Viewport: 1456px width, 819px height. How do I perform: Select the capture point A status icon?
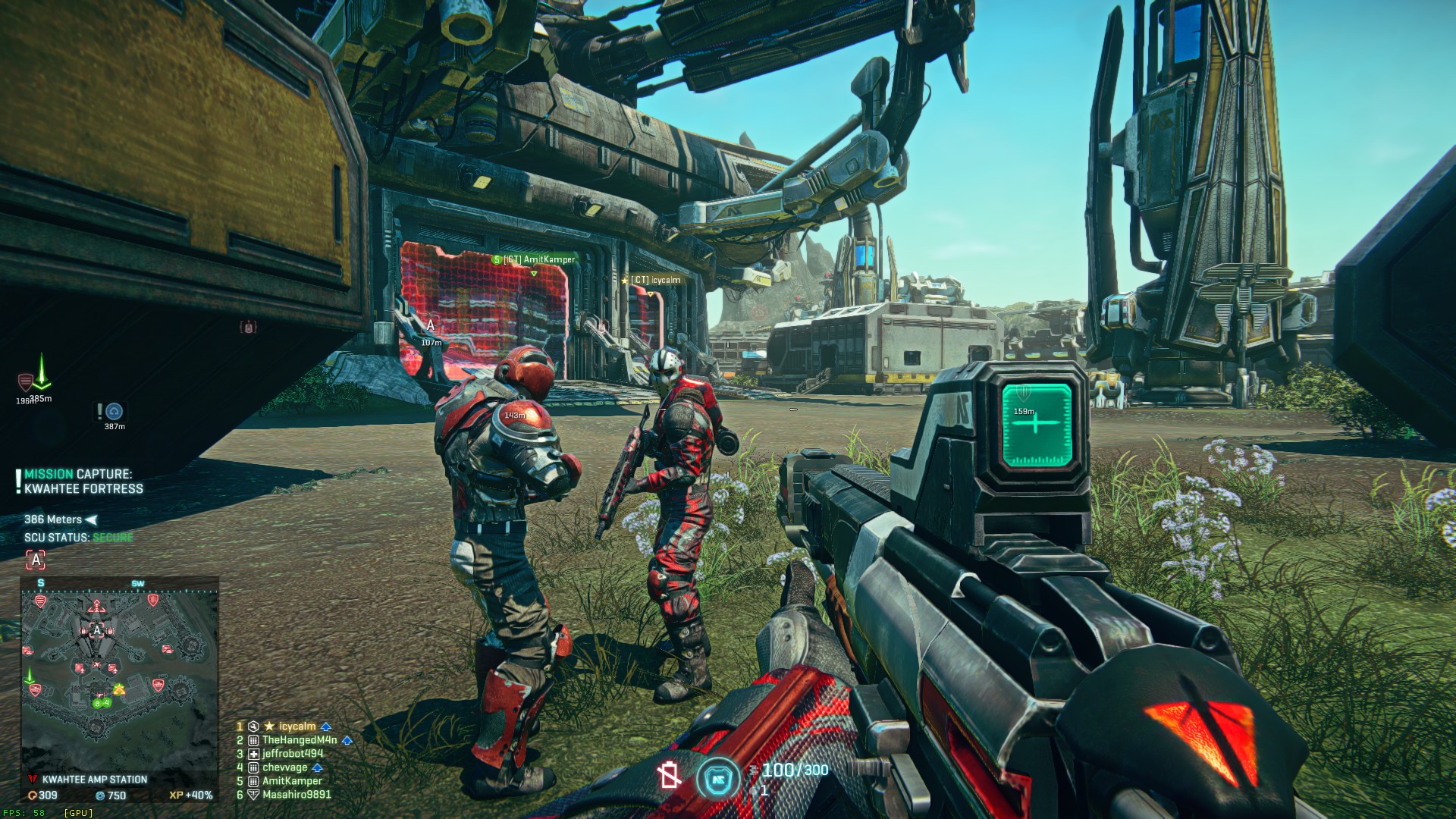[36, 560]
